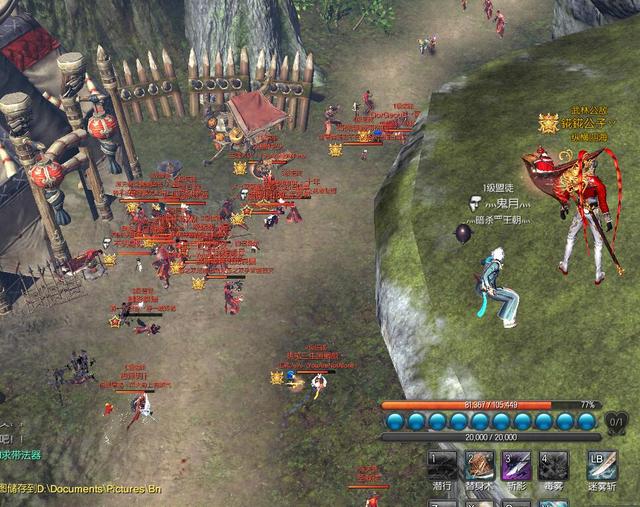Use the 替身术 substitution skill
Screen dimensions: 640x507
coord(480,465)
